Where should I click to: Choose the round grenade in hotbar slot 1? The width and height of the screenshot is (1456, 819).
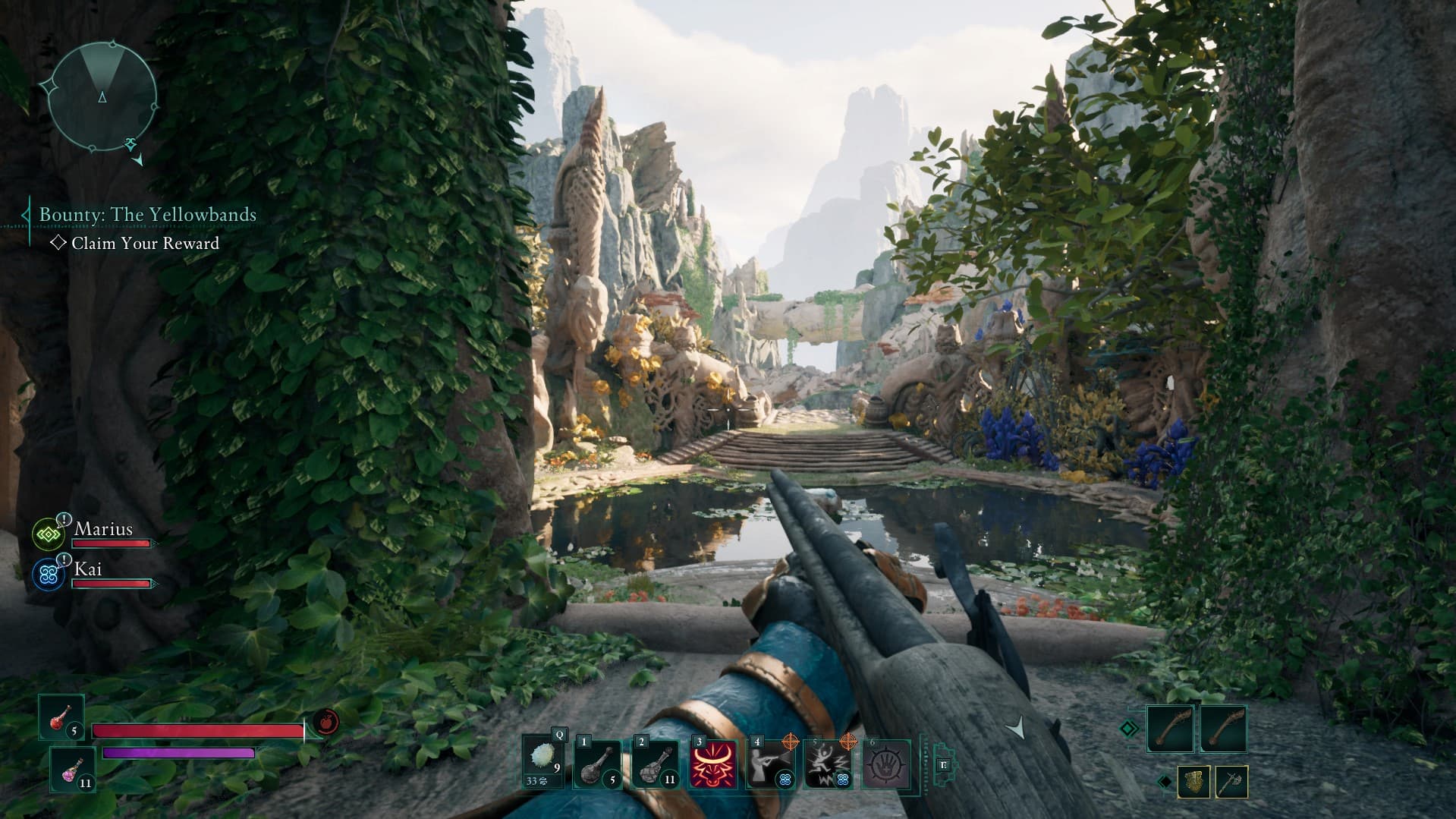[597, 764]
